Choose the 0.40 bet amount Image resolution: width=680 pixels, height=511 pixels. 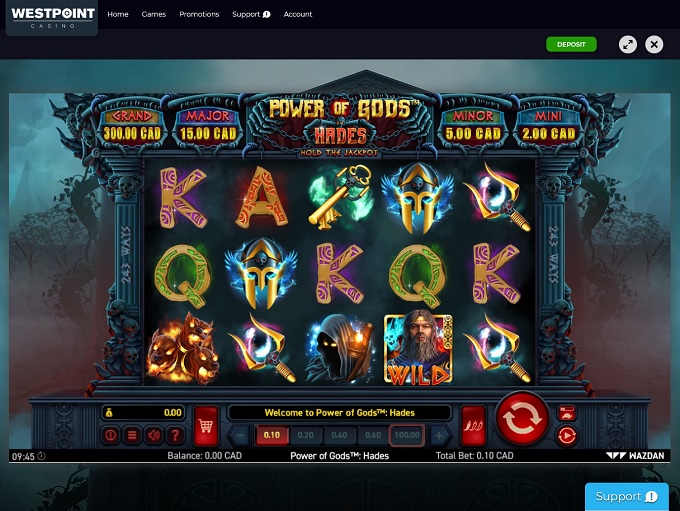coord(339,435)
